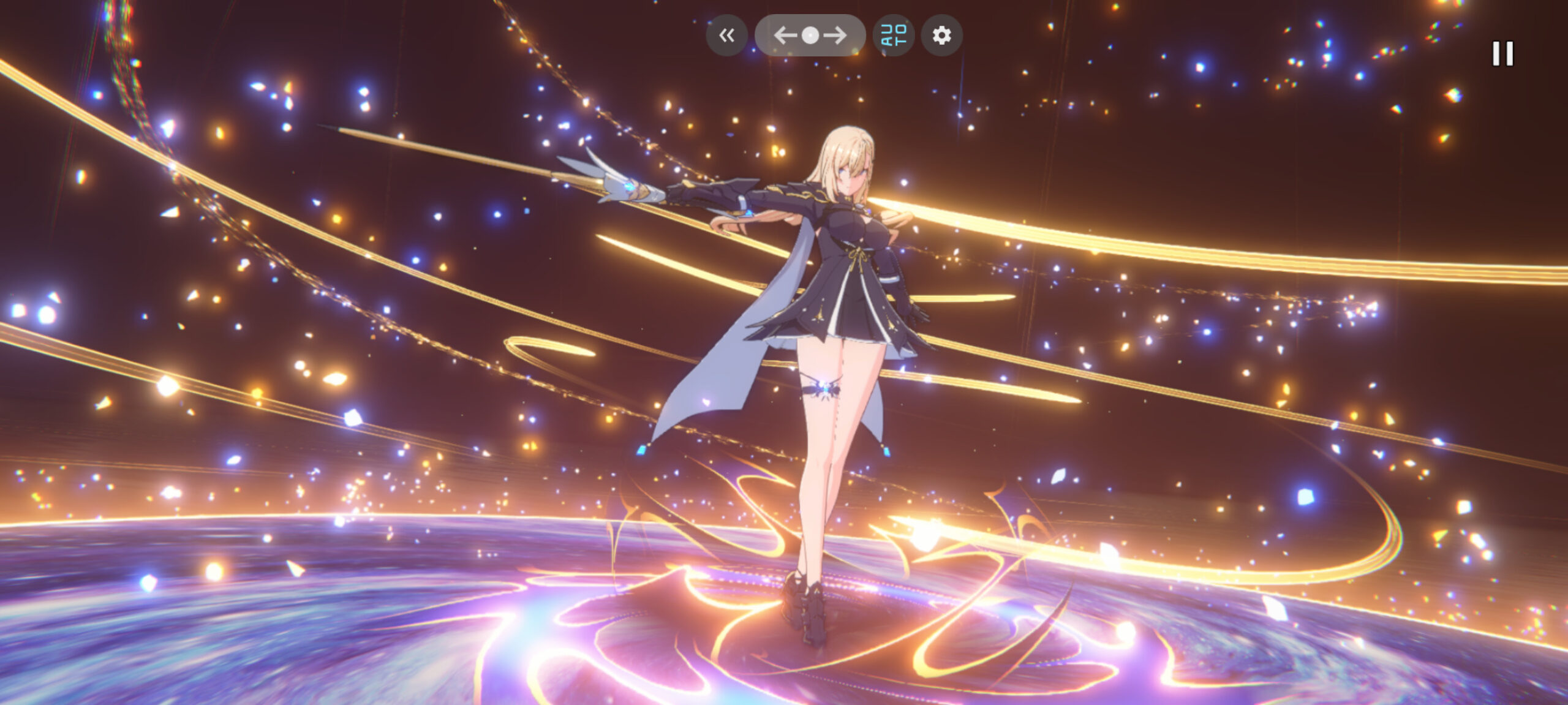Open the gear settings menu
Viewport: 1568px width, 705px height.
tap(942, 36)
